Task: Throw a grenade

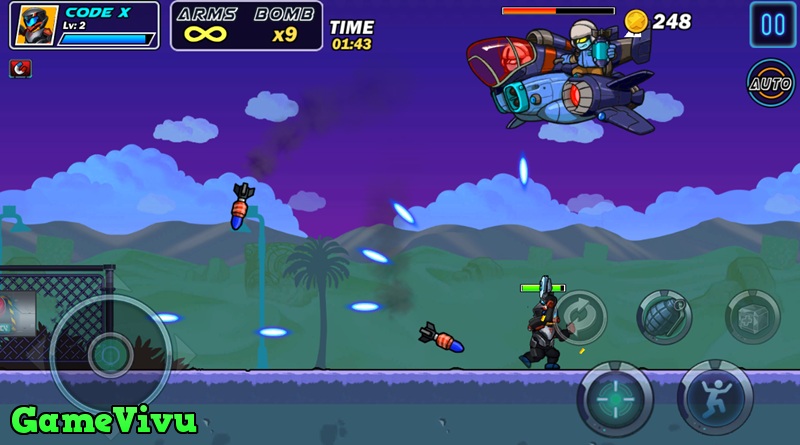Action: pos(665,318)
